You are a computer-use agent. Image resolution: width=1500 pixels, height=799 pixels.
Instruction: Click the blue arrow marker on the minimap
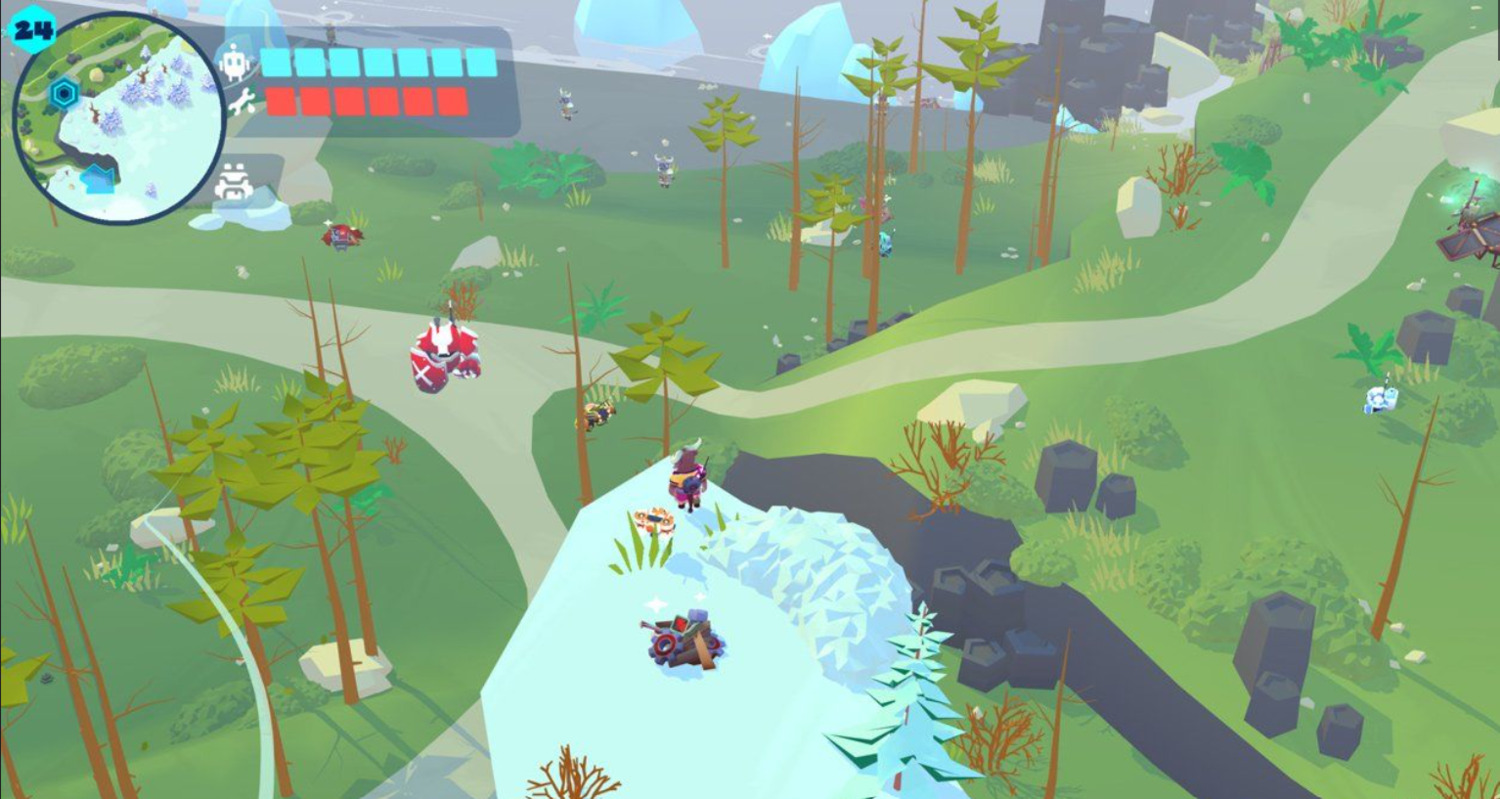pos(98,179)
